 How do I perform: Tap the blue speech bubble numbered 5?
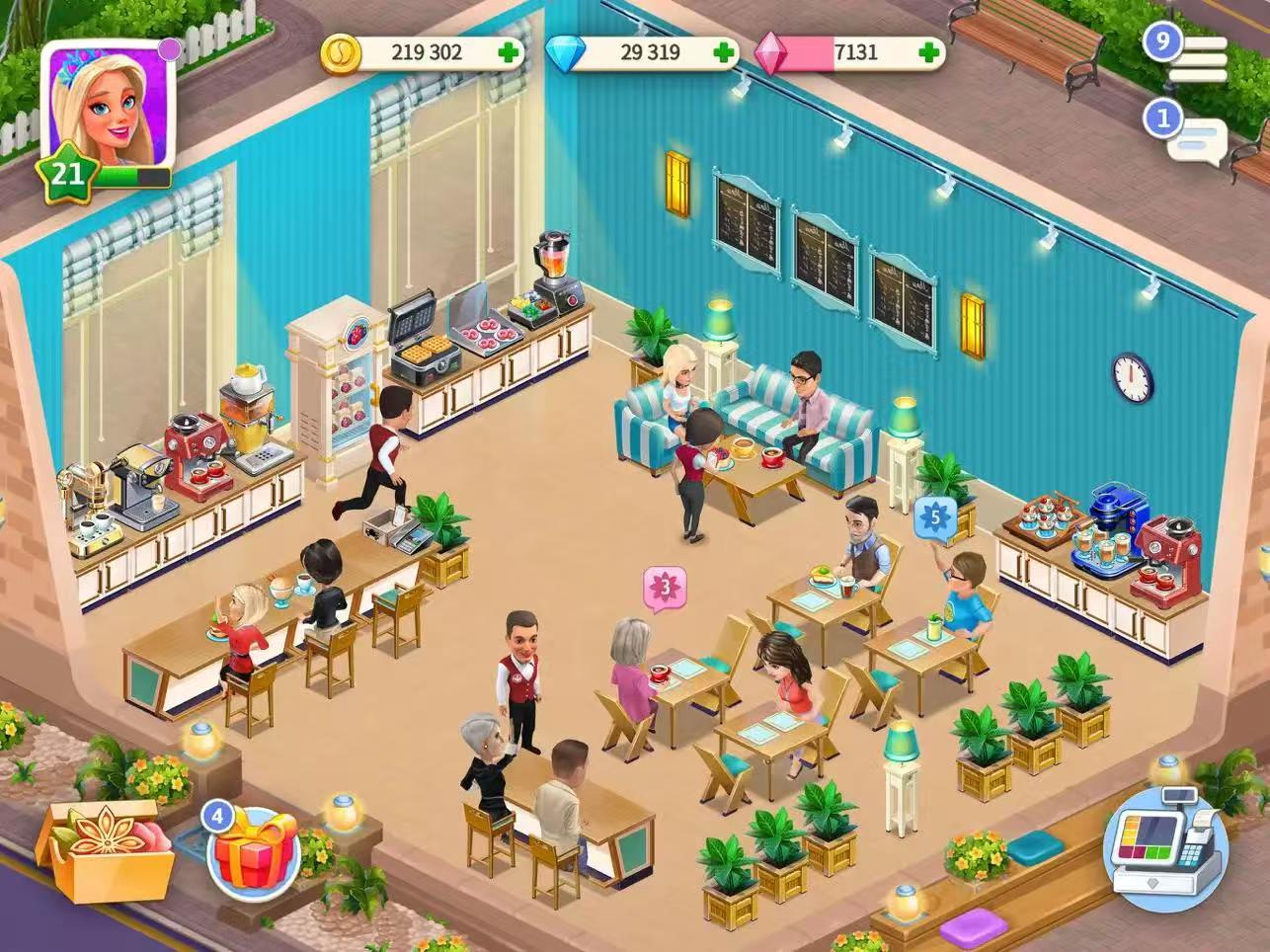(934, 515)
